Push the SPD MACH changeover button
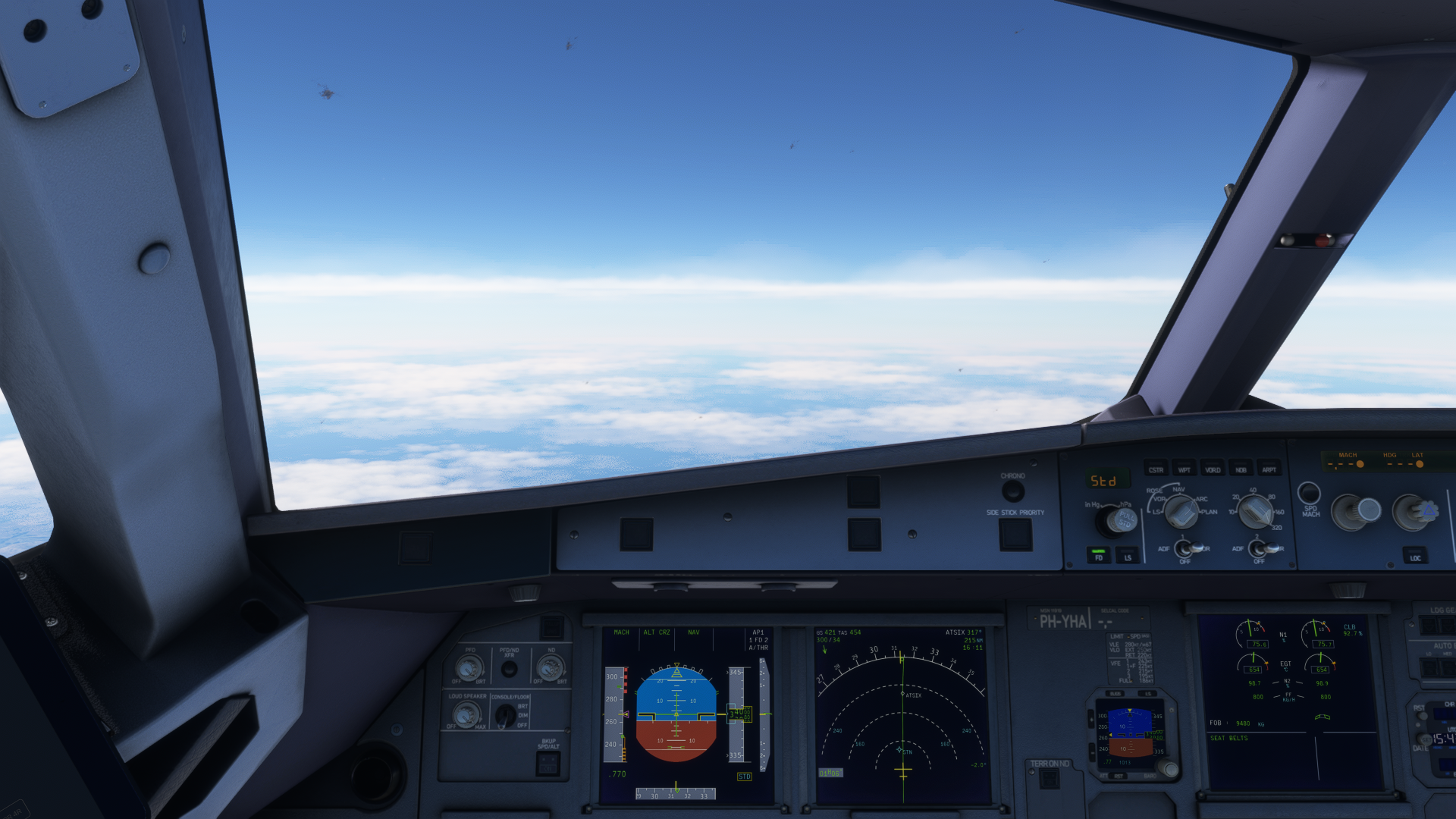This screenshot has width=1456, height=819. coord(1309,493)
